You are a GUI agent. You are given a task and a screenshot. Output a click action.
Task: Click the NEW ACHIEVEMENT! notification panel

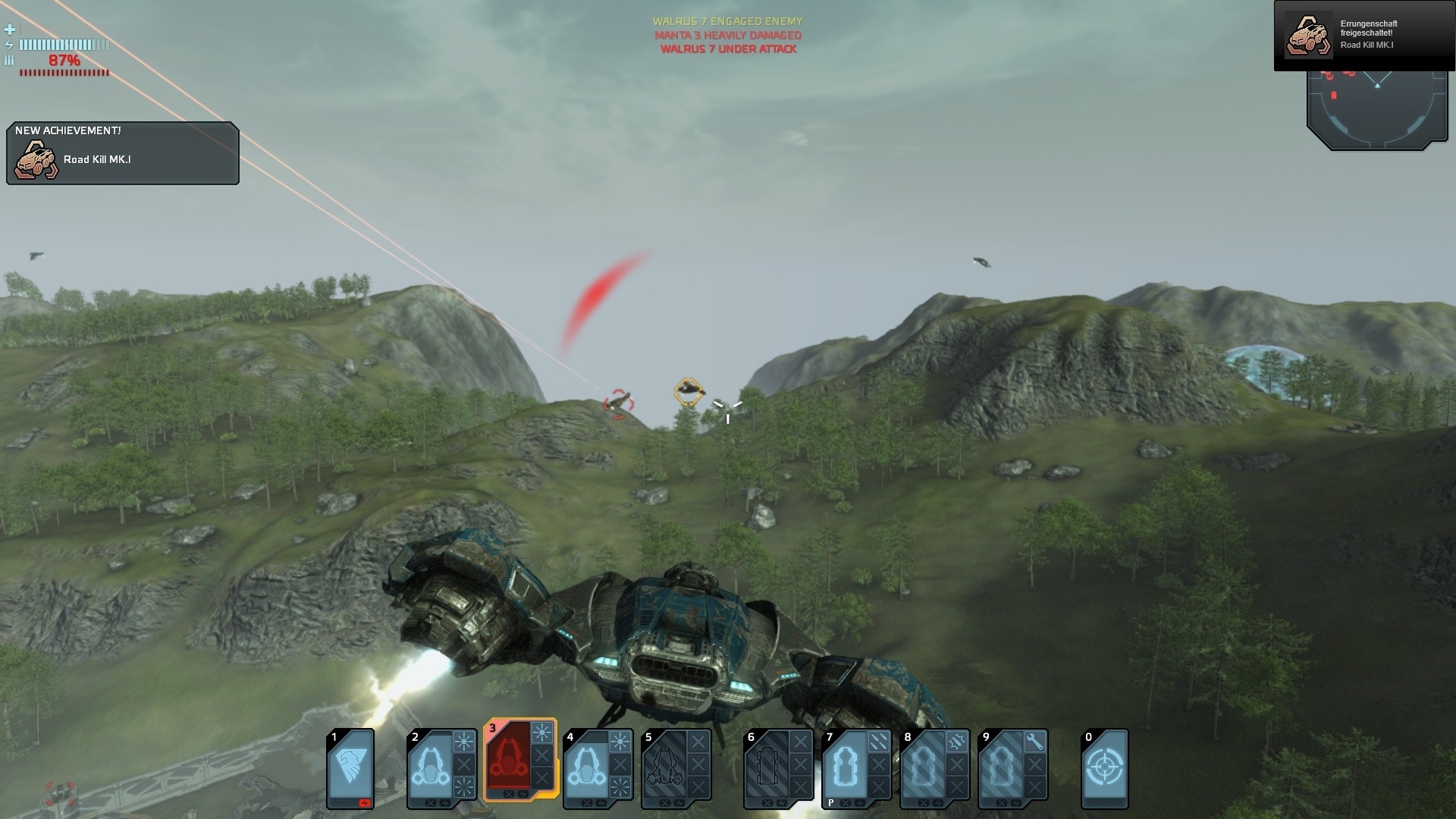(121, 152)
